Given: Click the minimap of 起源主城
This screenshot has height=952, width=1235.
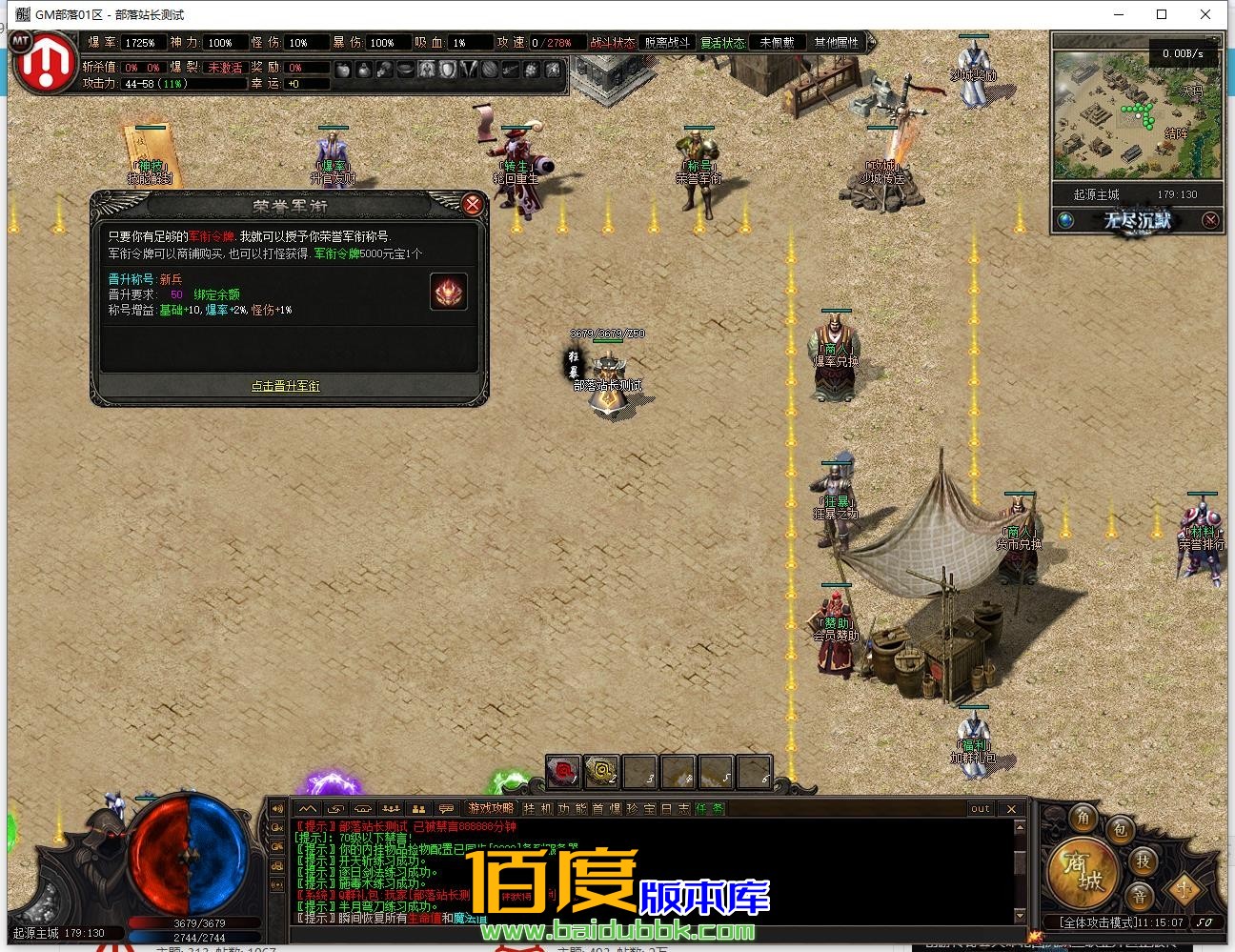Looking at the screenshot, I should pos(1136,114).
